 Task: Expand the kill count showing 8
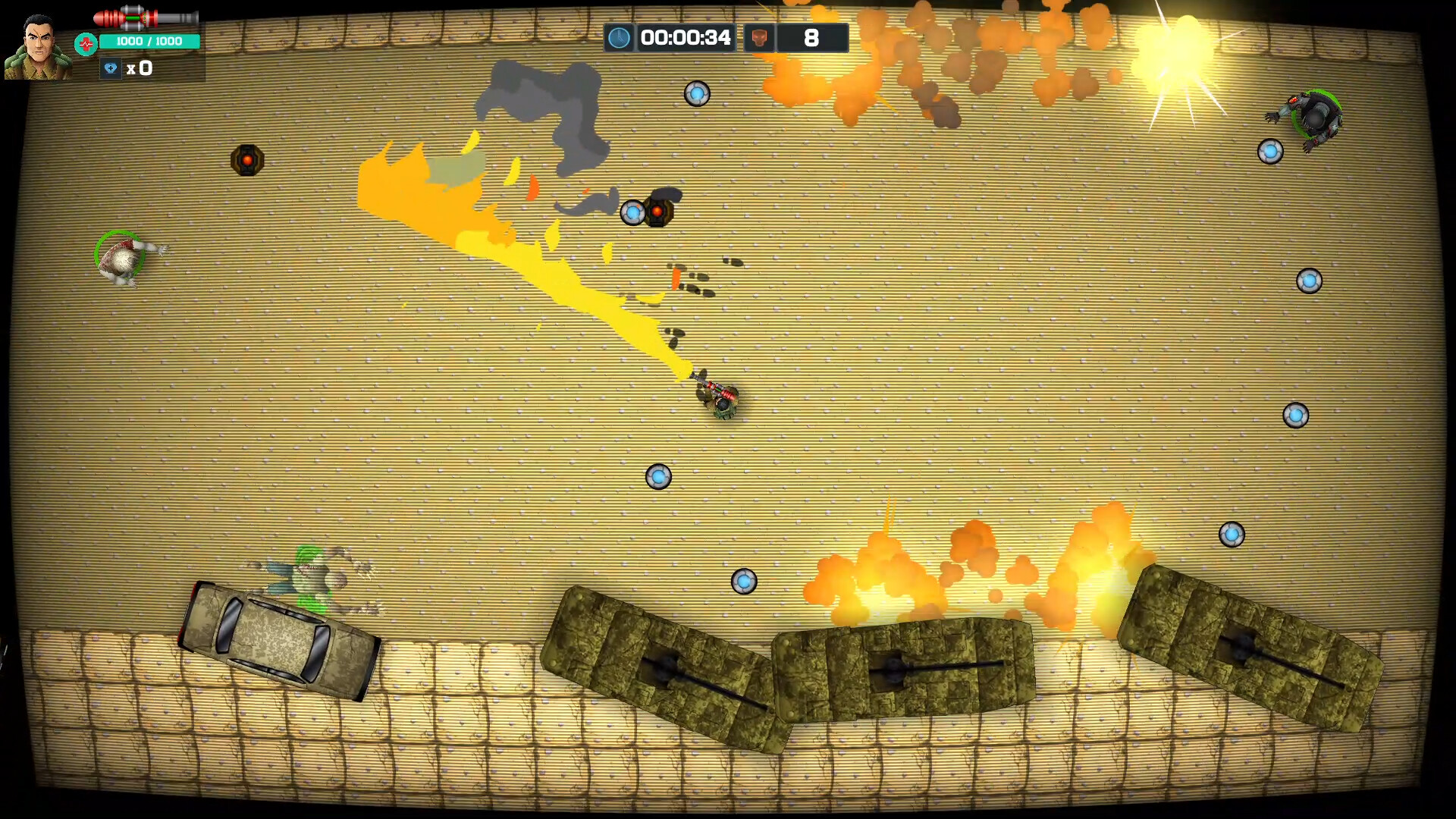pyautogui.click(x=811, y=36)
